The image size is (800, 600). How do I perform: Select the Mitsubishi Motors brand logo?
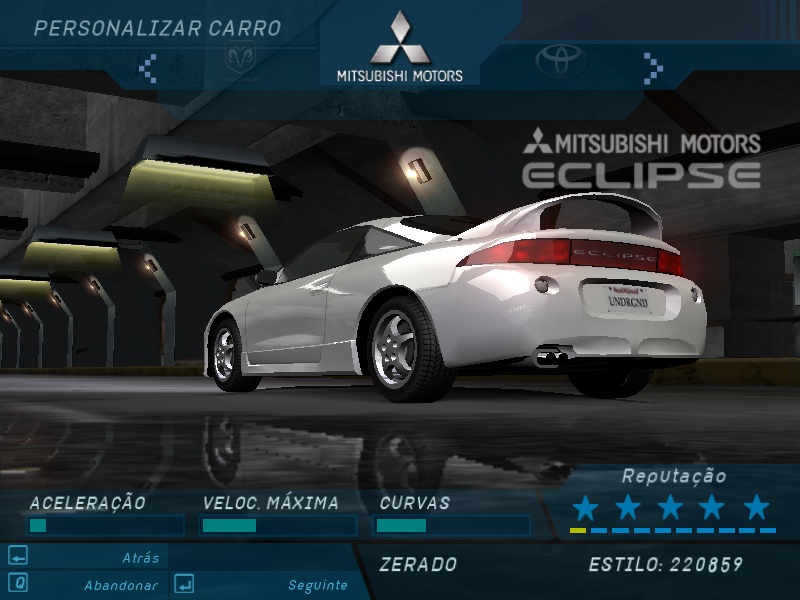click(399, 47)
